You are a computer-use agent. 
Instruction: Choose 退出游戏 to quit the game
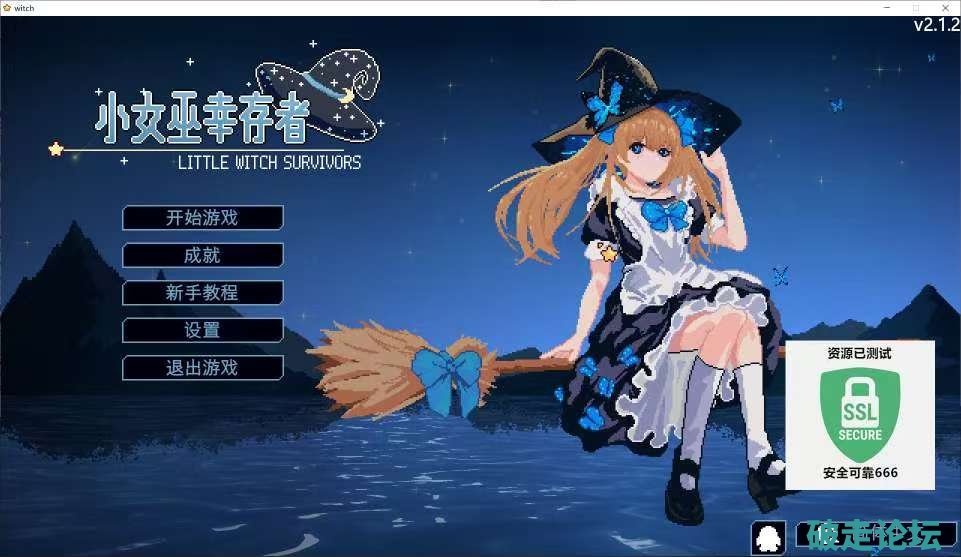(x=202, y=368)
